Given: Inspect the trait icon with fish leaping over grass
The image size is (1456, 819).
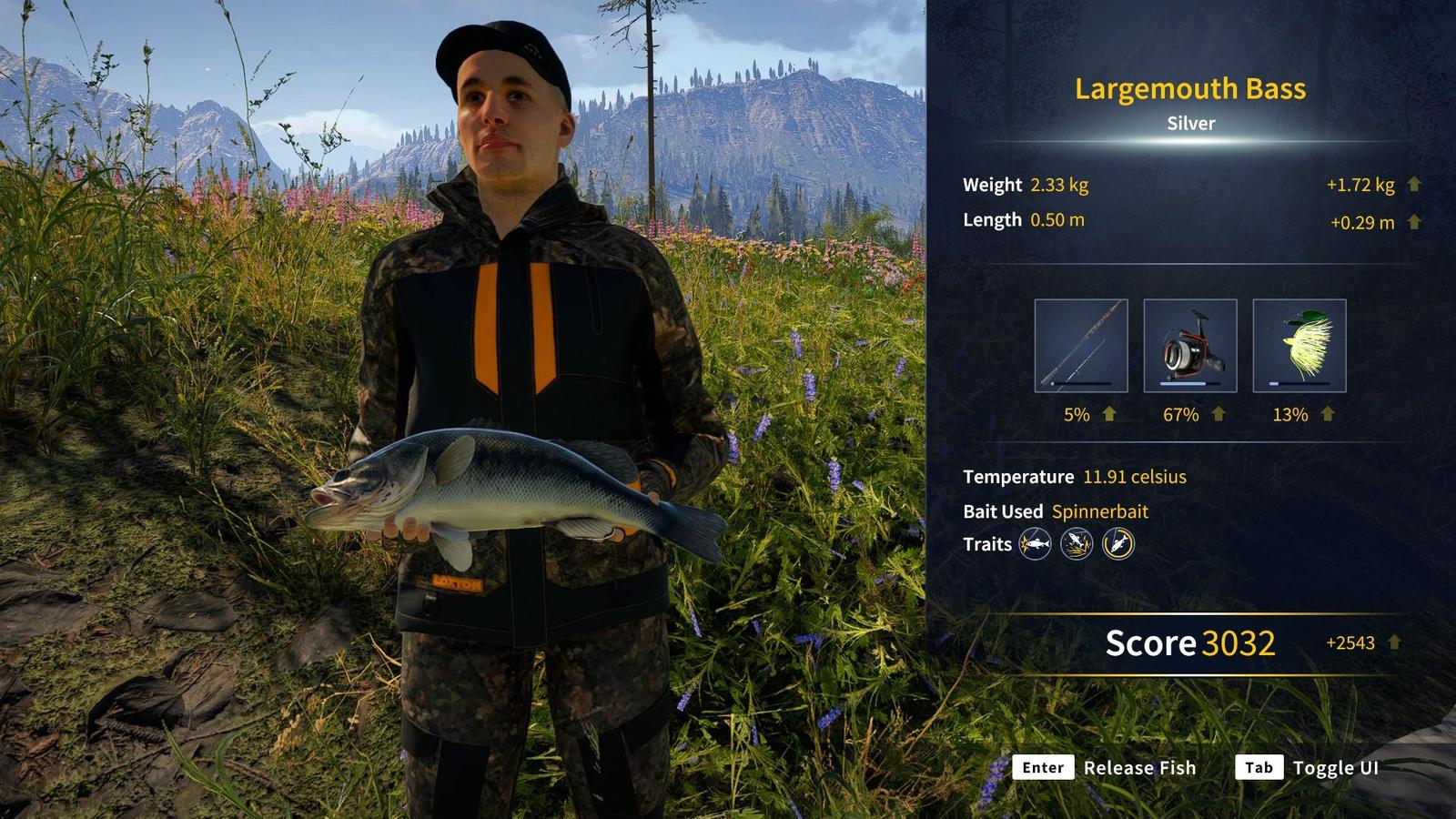Looking at the screenshot, I should (1077, 544).
